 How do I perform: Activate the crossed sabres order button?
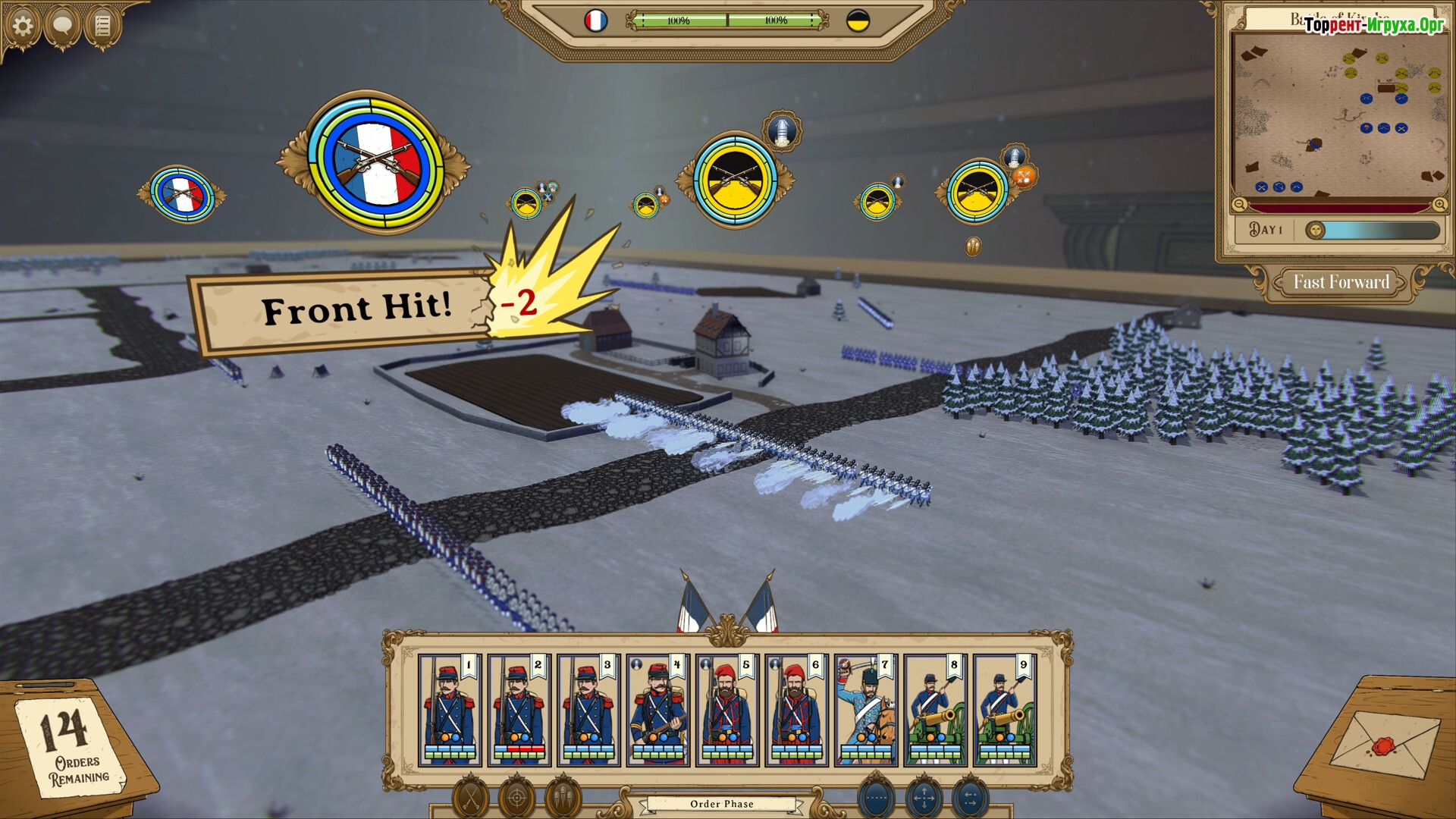[x=471, y=798]
